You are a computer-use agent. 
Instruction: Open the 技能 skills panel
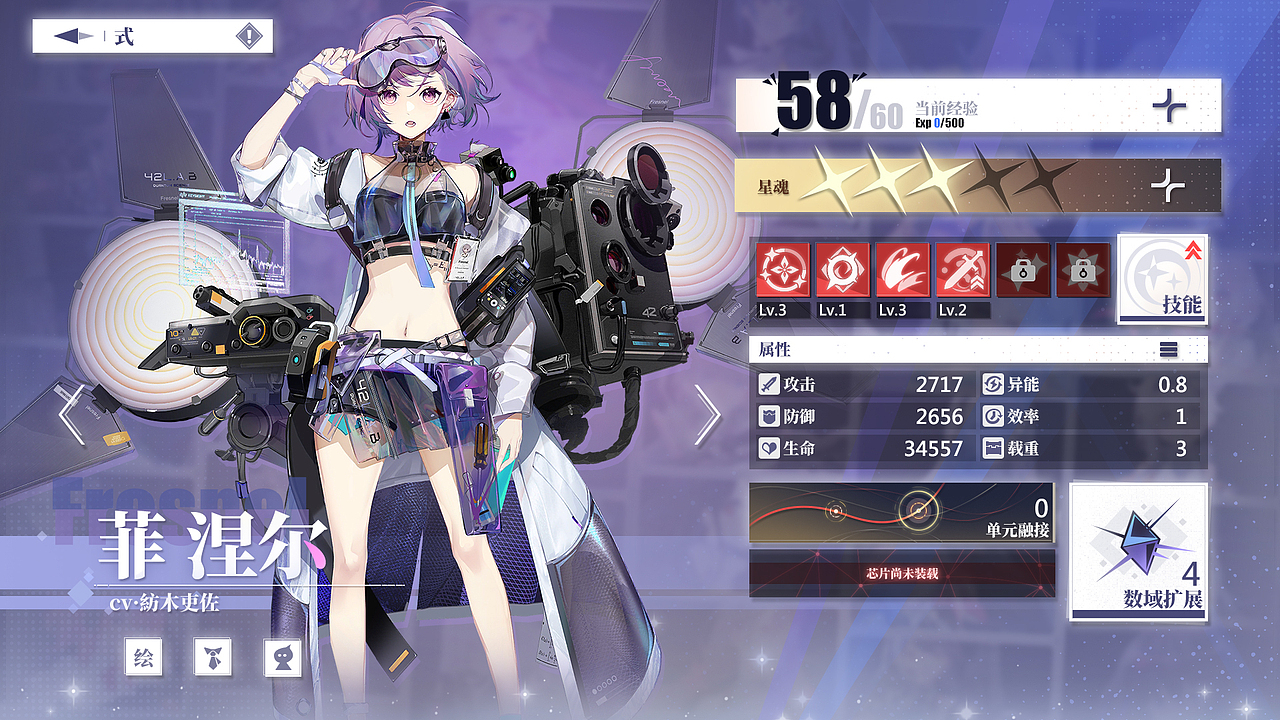pyautogui.click(x=1162, y=280)
